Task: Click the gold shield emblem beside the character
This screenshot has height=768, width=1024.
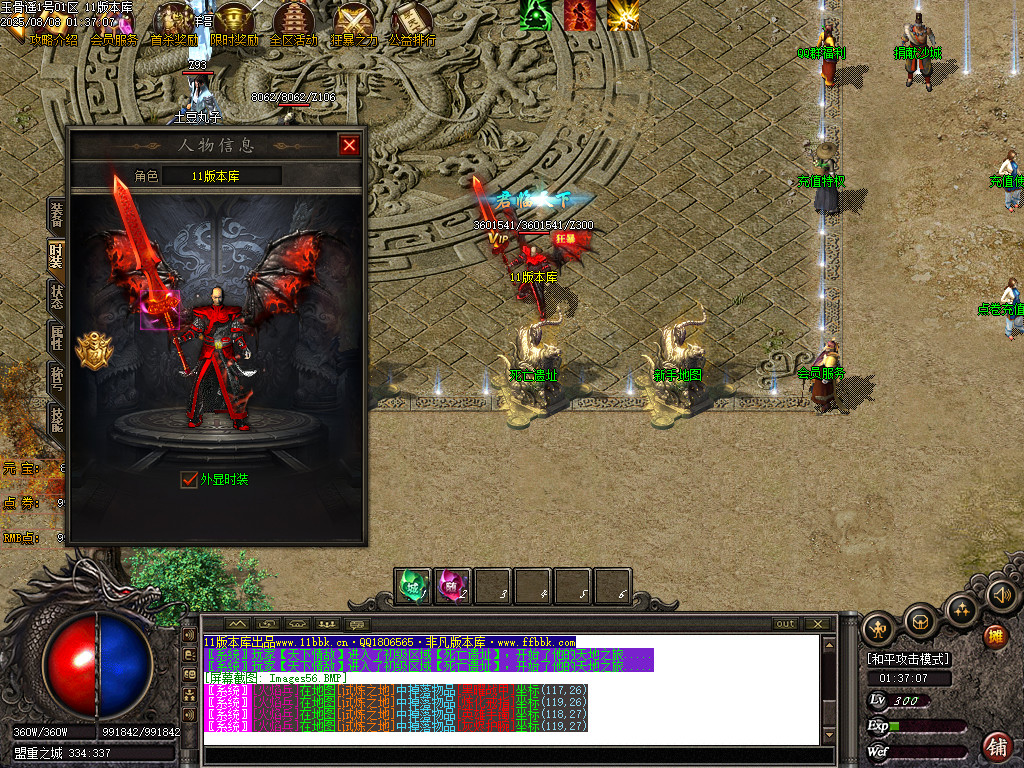Action: pos(95,351)
